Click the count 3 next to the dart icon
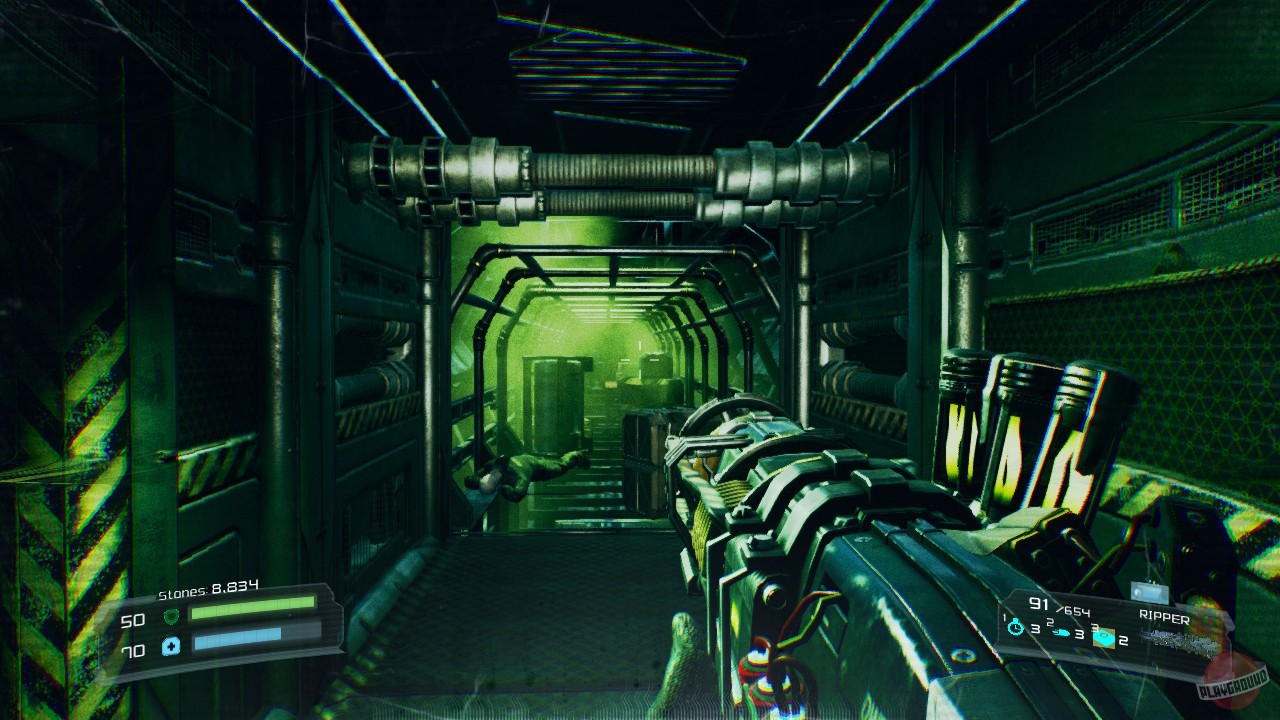The image size is (1280, 720). [x=1080, y=634]
